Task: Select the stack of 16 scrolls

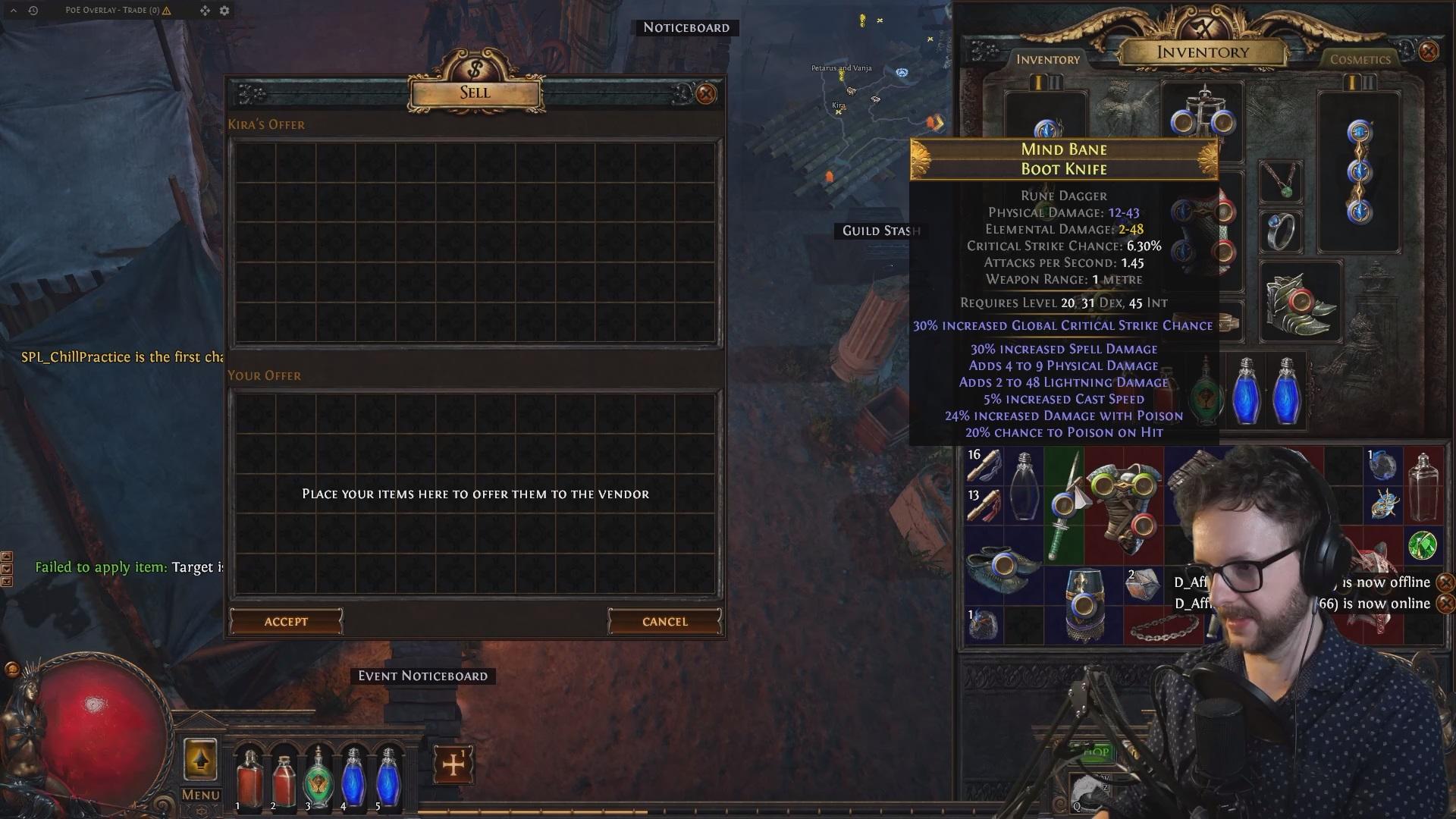Action: (x=984, y=466)
